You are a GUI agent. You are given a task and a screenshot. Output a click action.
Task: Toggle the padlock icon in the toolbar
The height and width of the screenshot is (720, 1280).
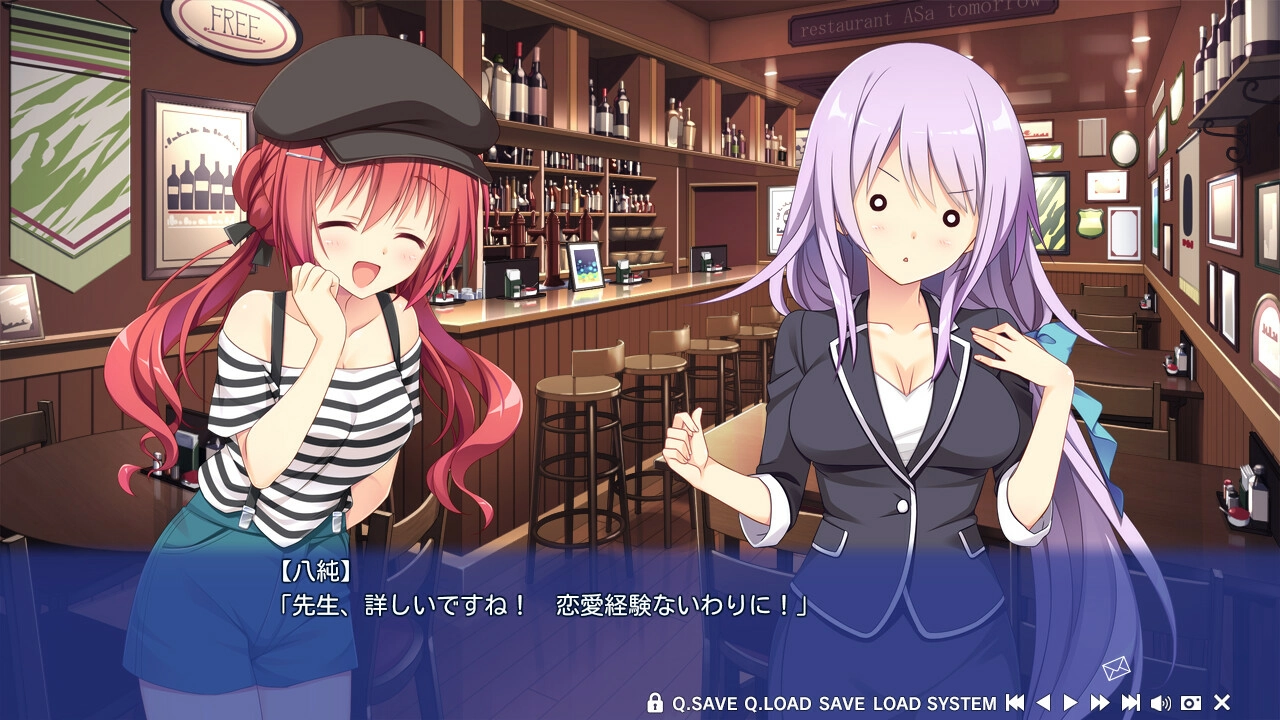pos(655,703)
